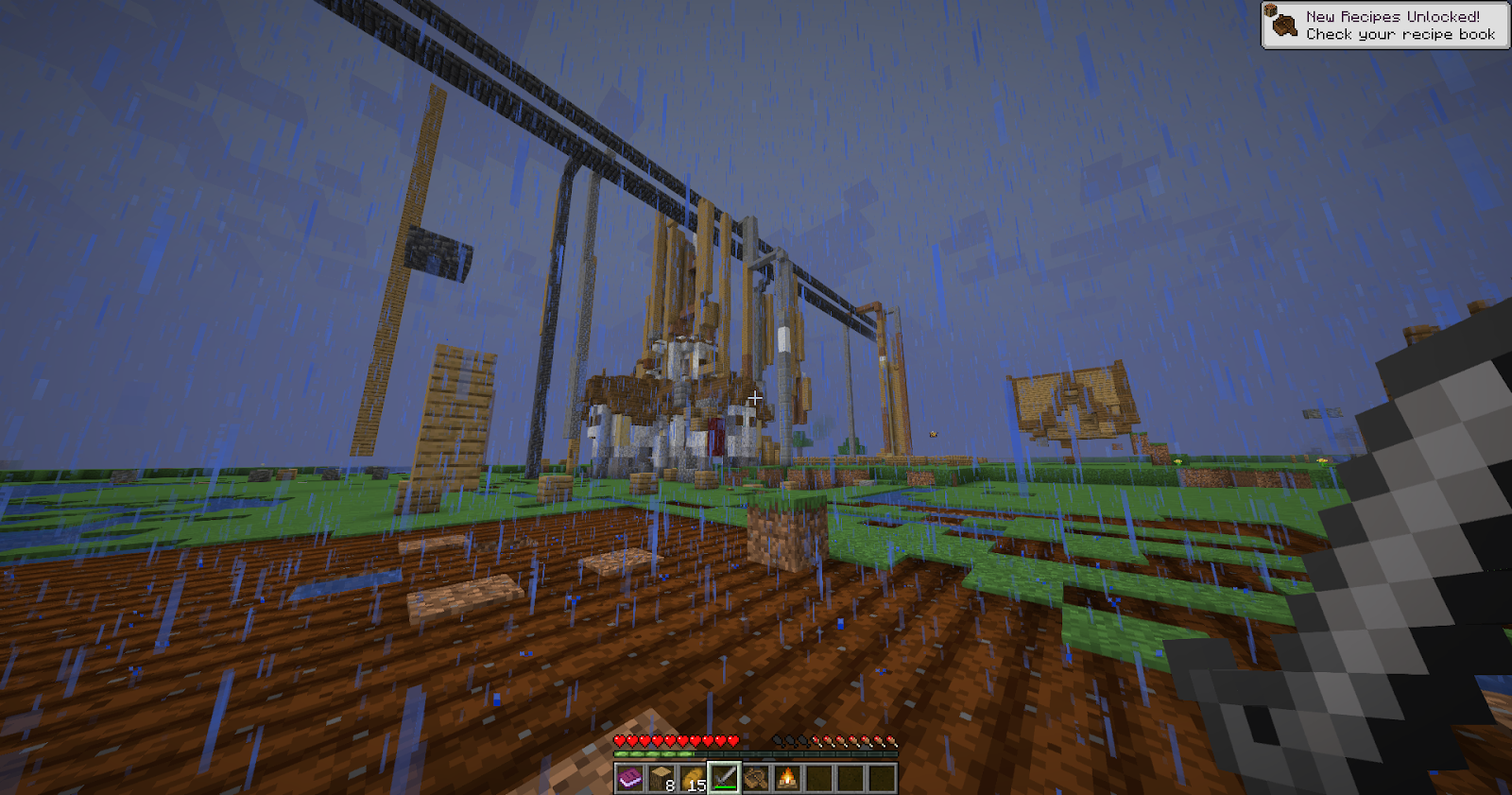Select the campfire item in the hotbar
This screenshot has height=795, width=1512.
pos(787,777)
